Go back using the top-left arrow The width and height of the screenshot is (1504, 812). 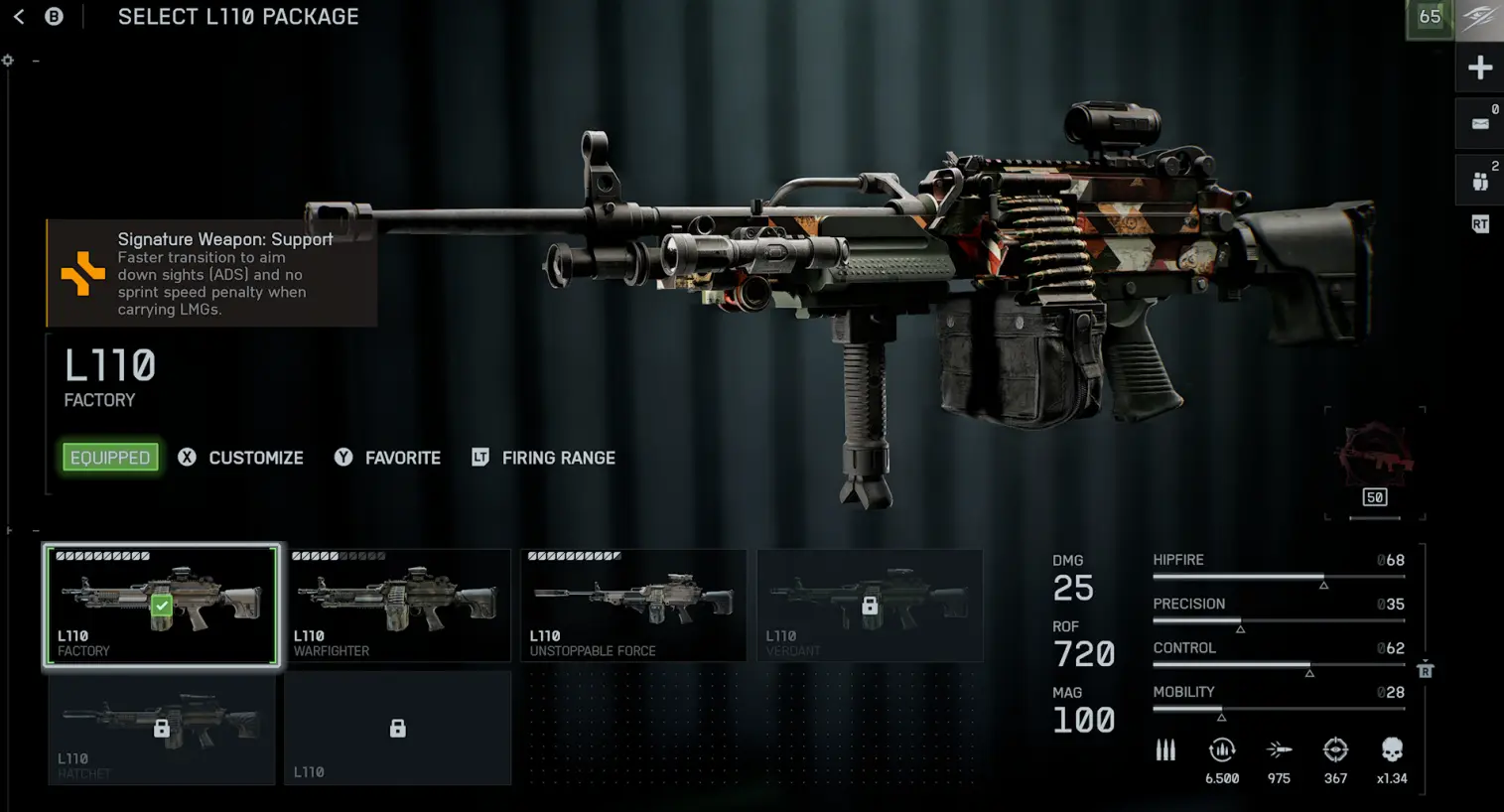pyautogui.click(x=19, y=17)
